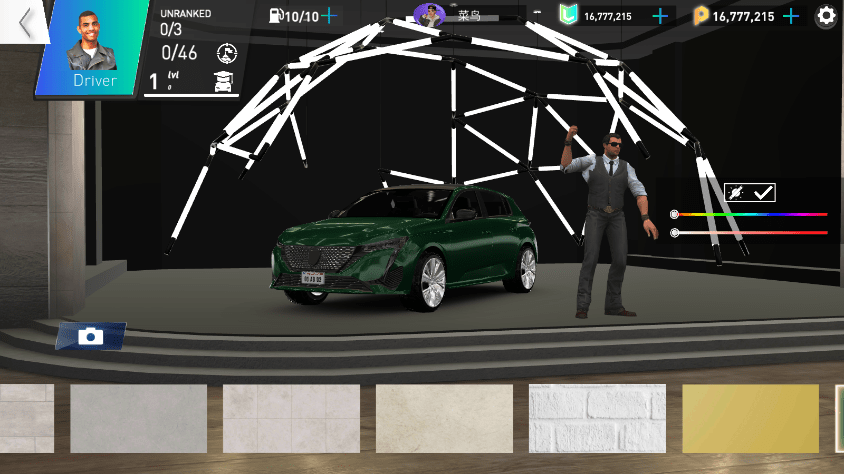Select the beige plaster wall texture
Screen dimensions: 844x474
[x=444, y=418]
